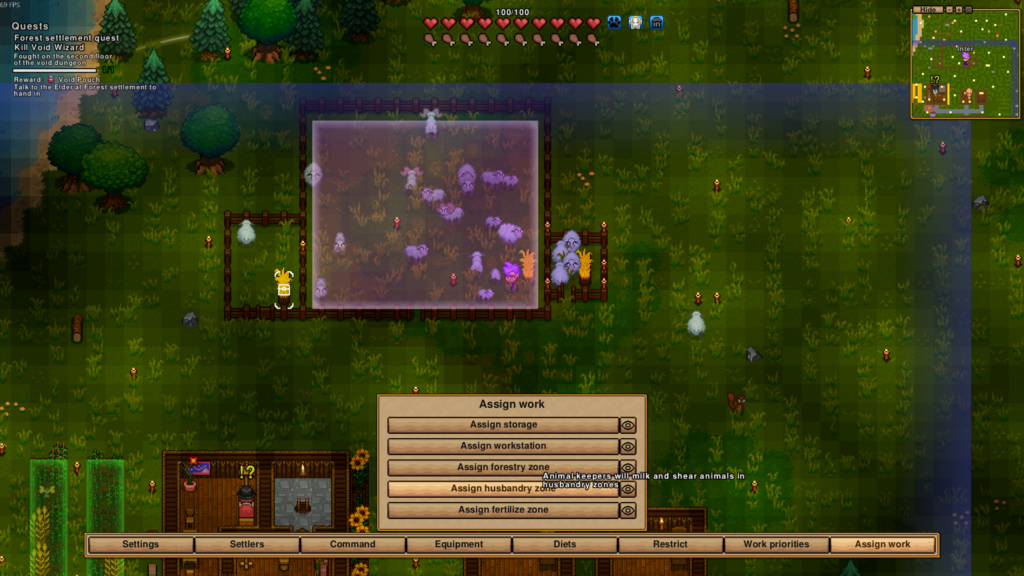Viewport: 1024px width, 576px height.
Task: Open the Command menu
Action: click(353, 544)
